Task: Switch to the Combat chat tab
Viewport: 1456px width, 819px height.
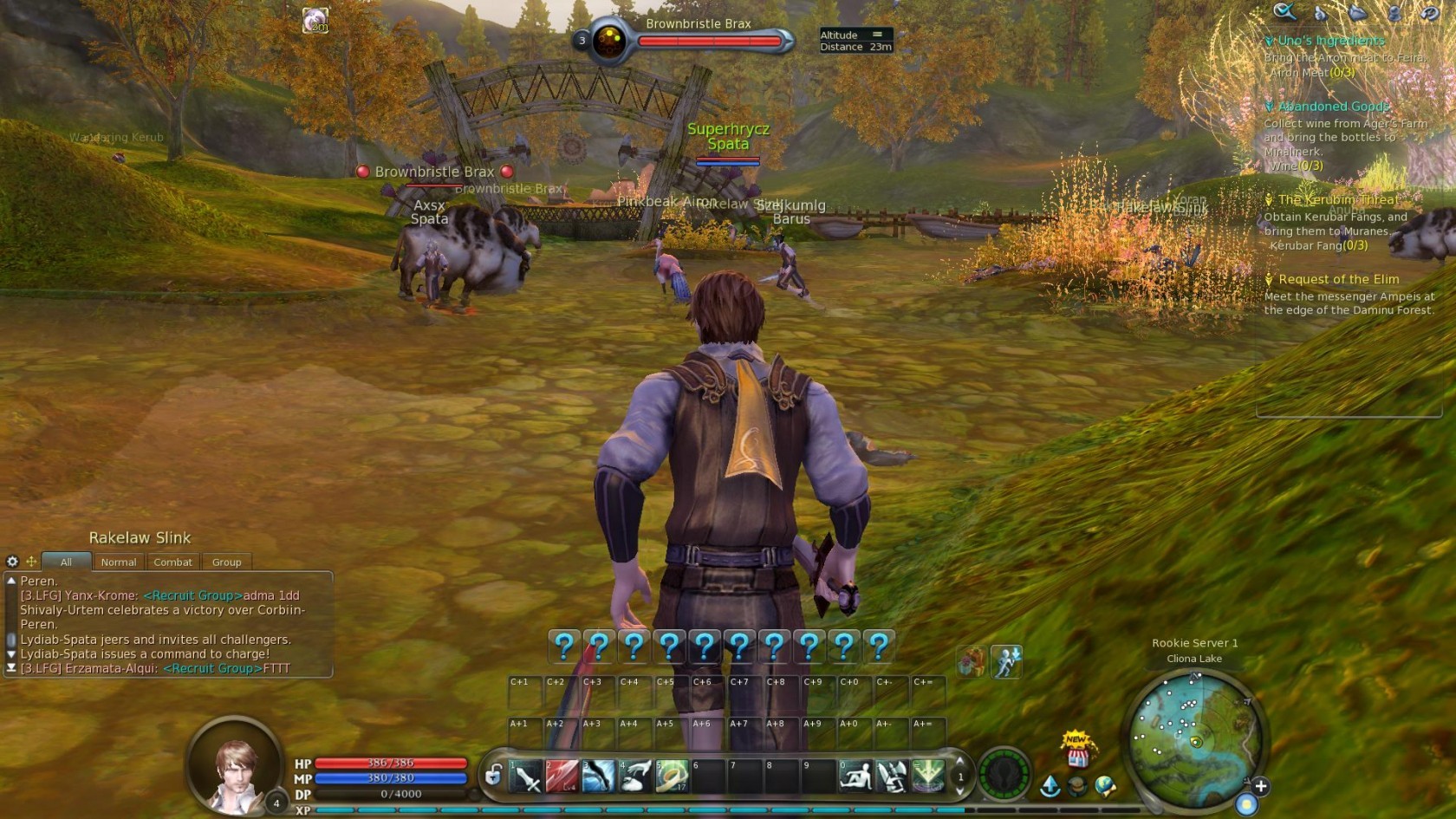Action: coord(172,562)
